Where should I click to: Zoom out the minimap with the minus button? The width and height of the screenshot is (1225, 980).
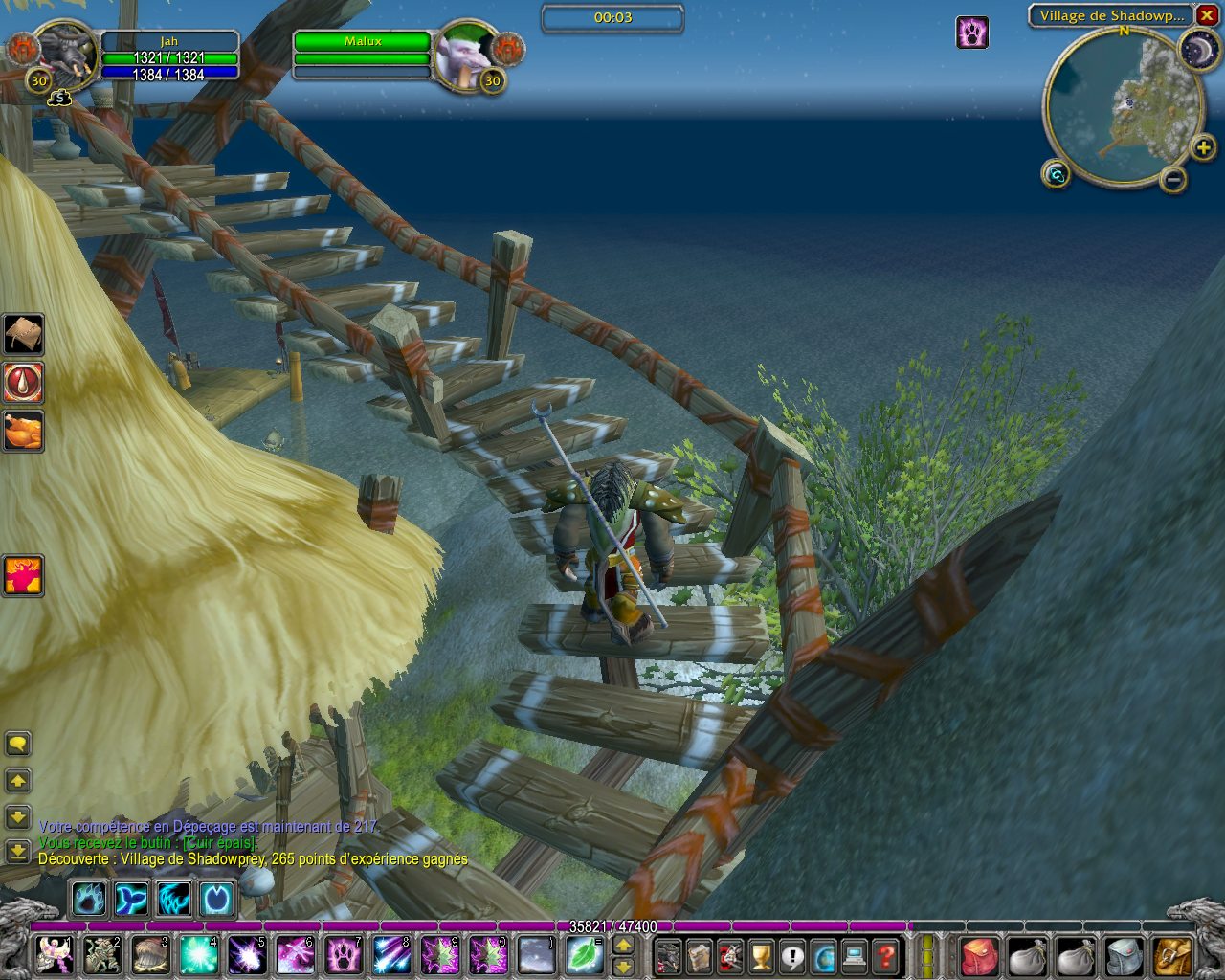click(x=1173, y=178)
